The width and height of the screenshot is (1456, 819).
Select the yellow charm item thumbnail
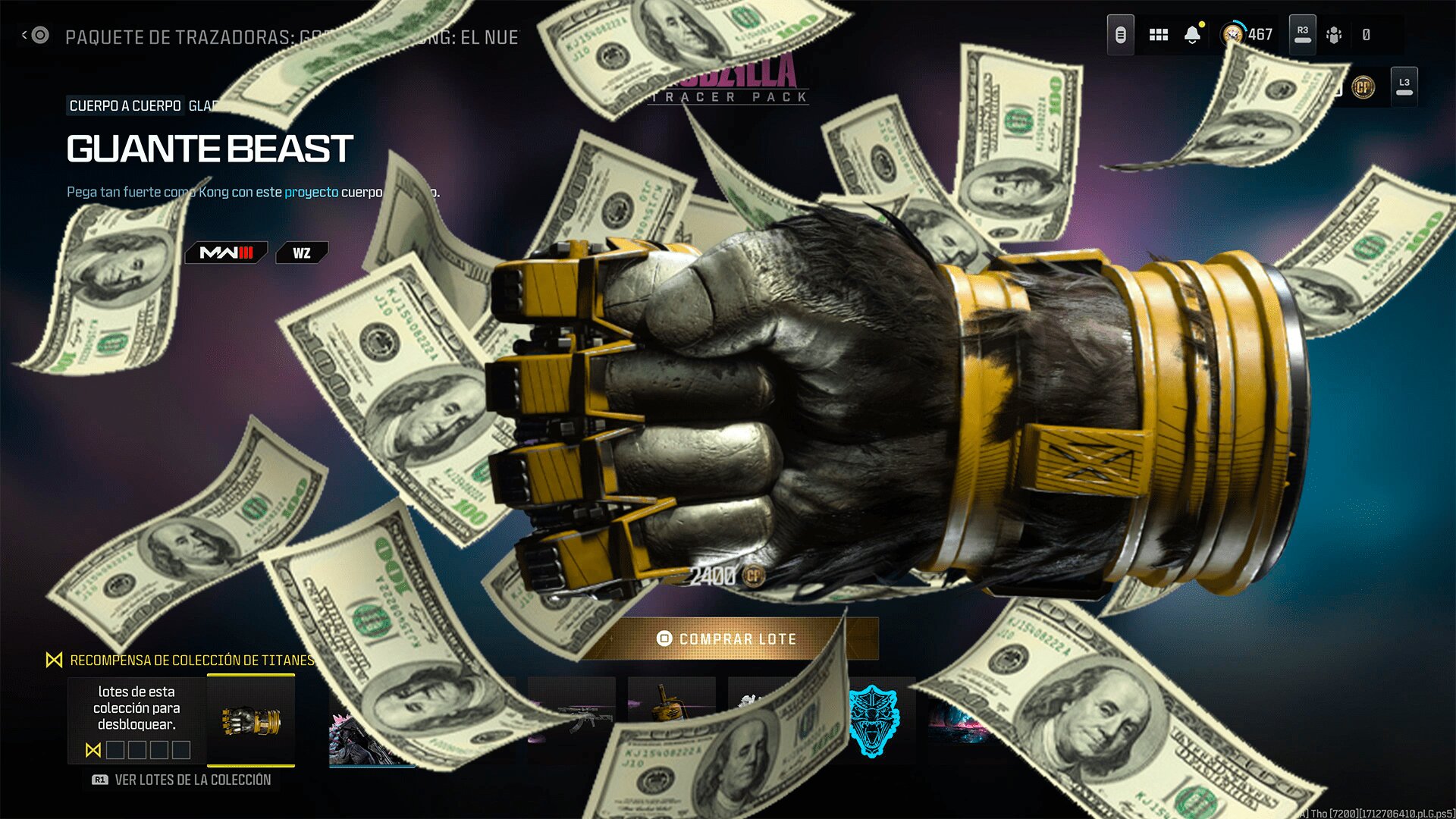pos(670,705)
